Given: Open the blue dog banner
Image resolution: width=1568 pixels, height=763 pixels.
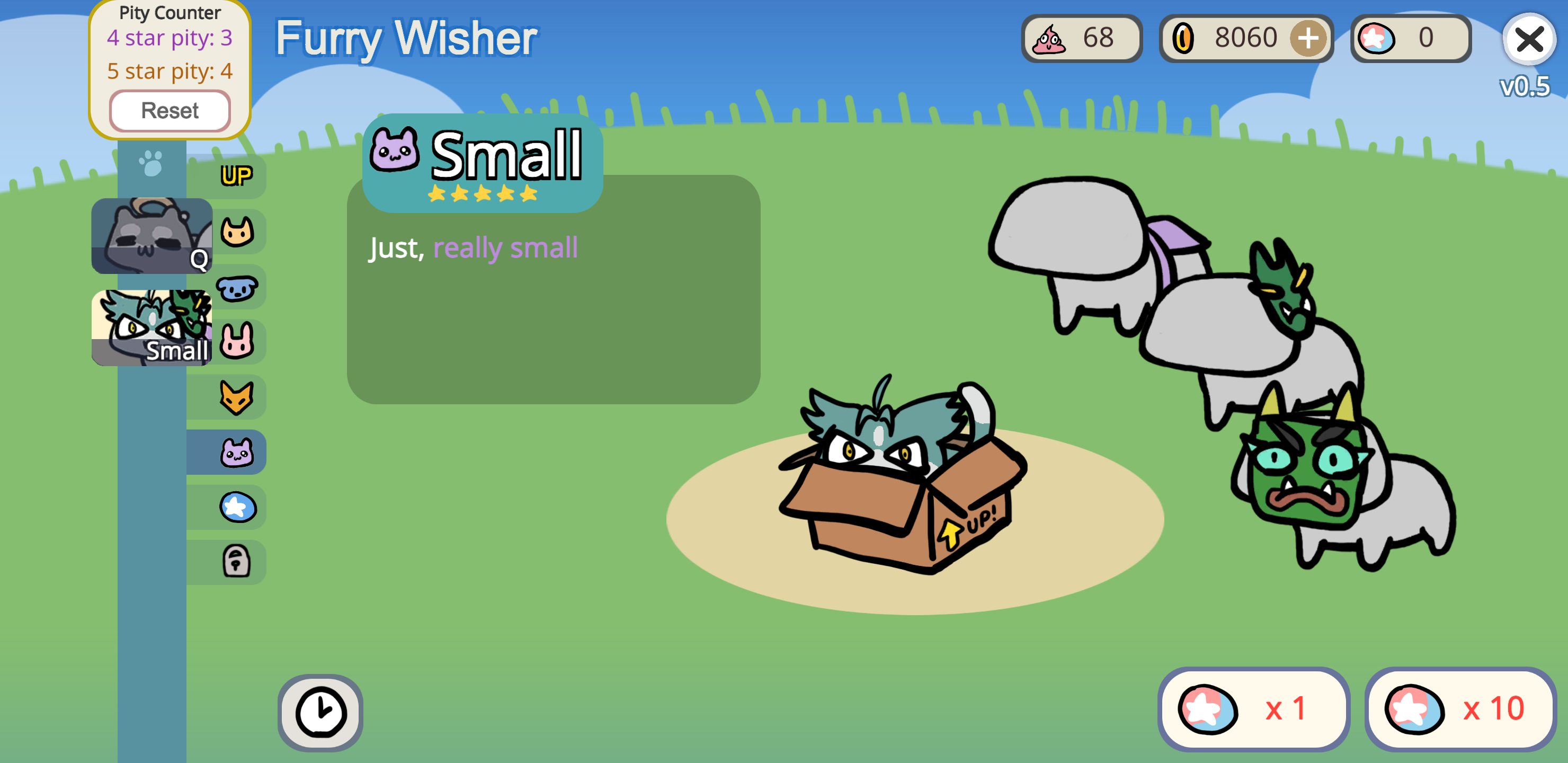Looking at the screenshot, I should (x=238, y=286).
